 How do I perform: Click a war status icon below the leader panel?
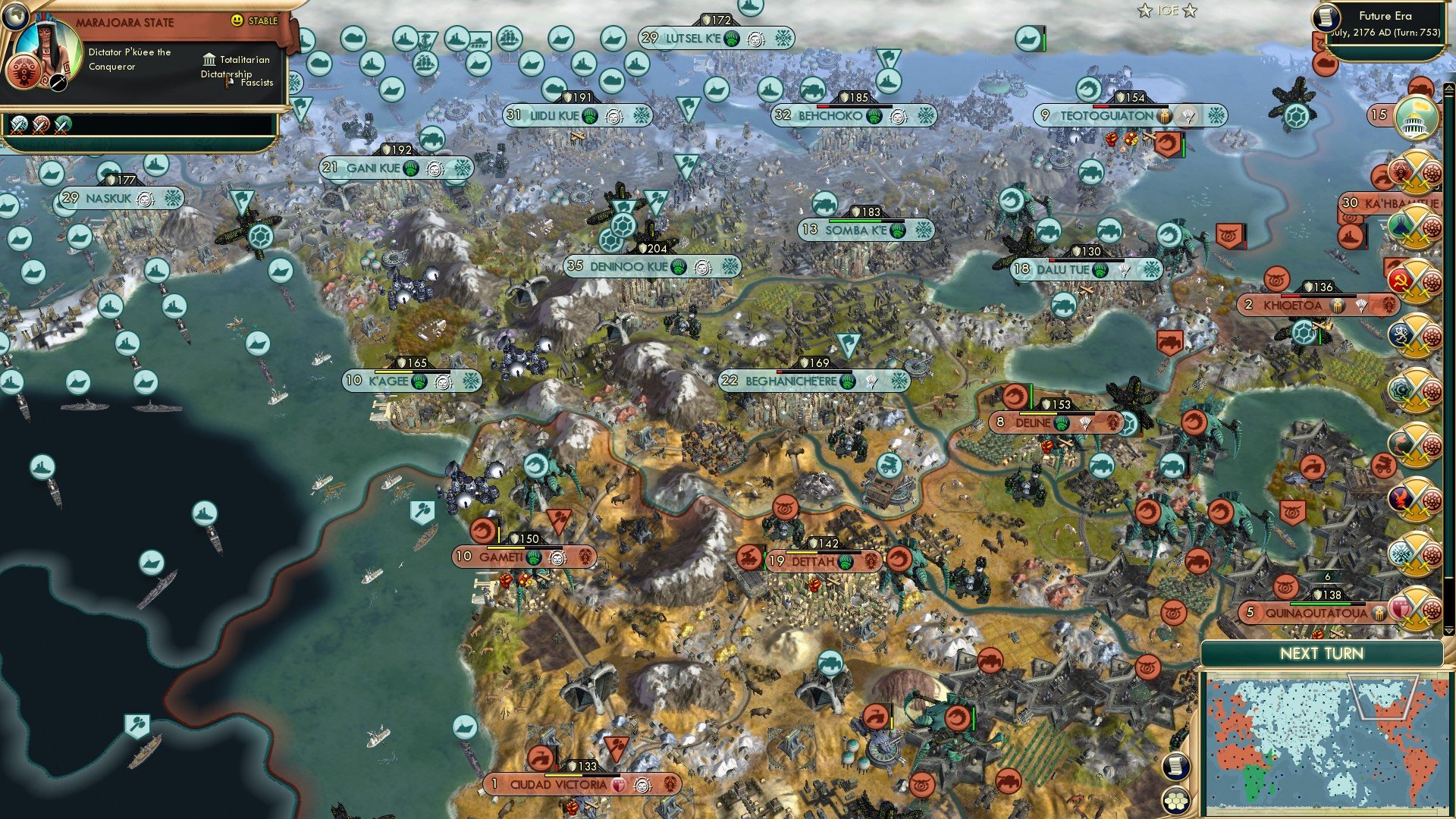(19, 123)
